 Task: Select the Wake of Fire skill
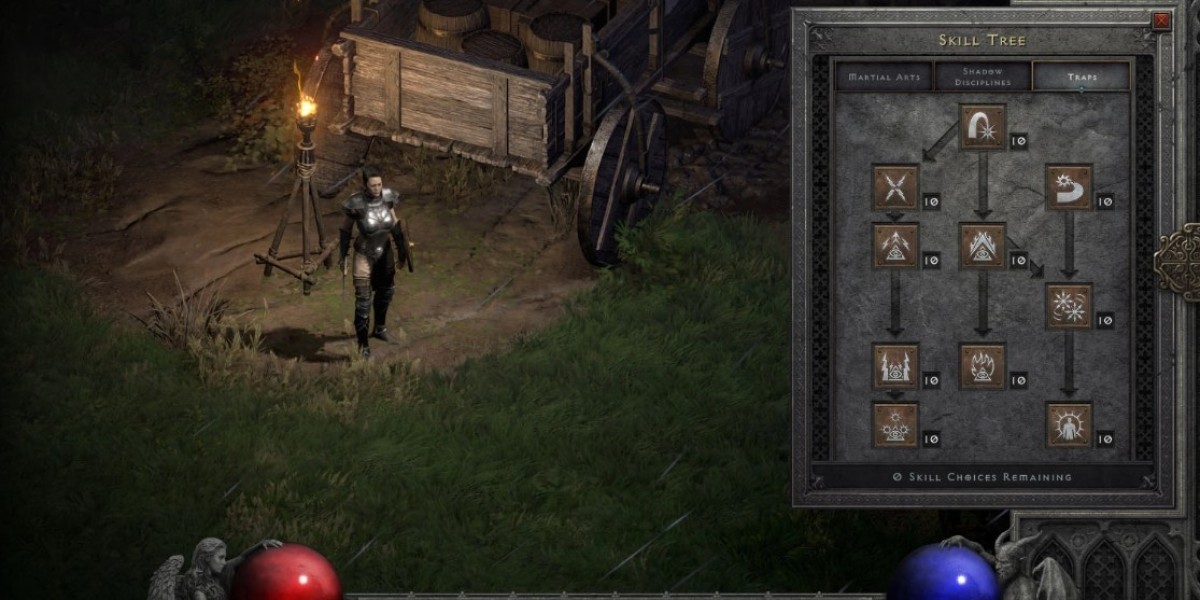982,246
